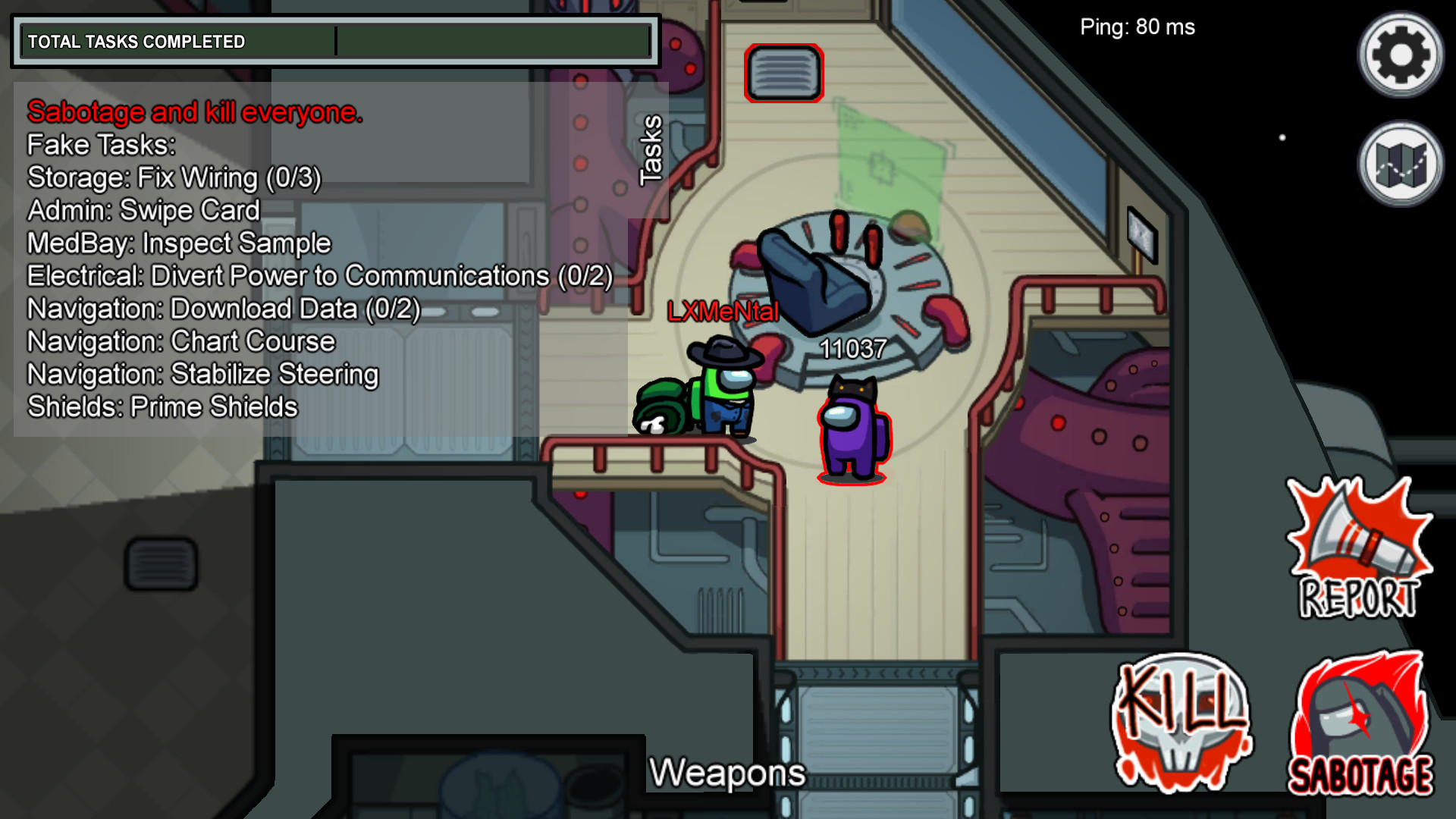The image size is (1456, 819).
Task: Select the 'Storage: Fix Wiring' task
Action: point(173,178)
